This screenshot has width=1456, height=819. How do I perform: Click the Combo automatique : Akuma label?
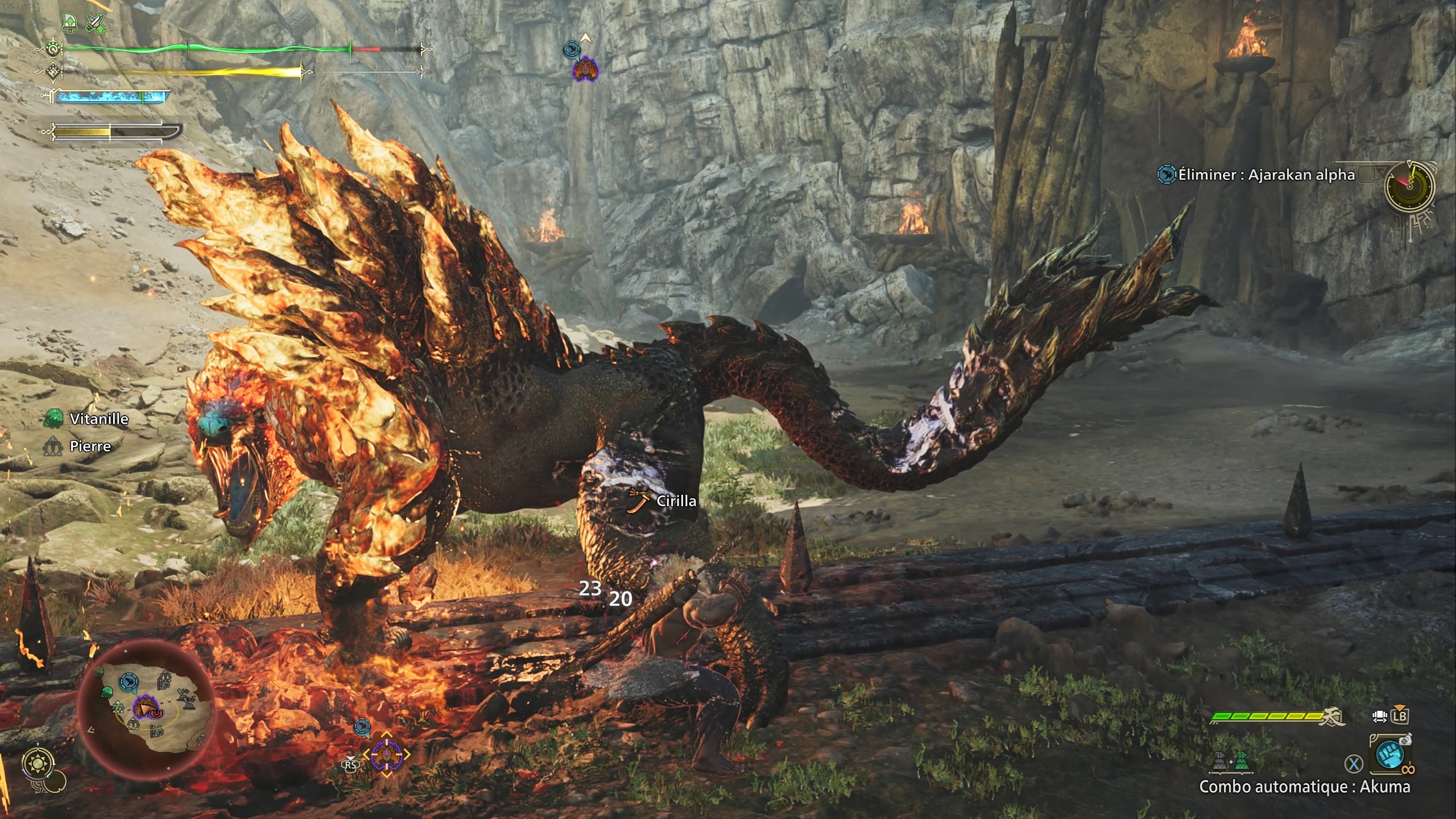[x=1304, y=787]
